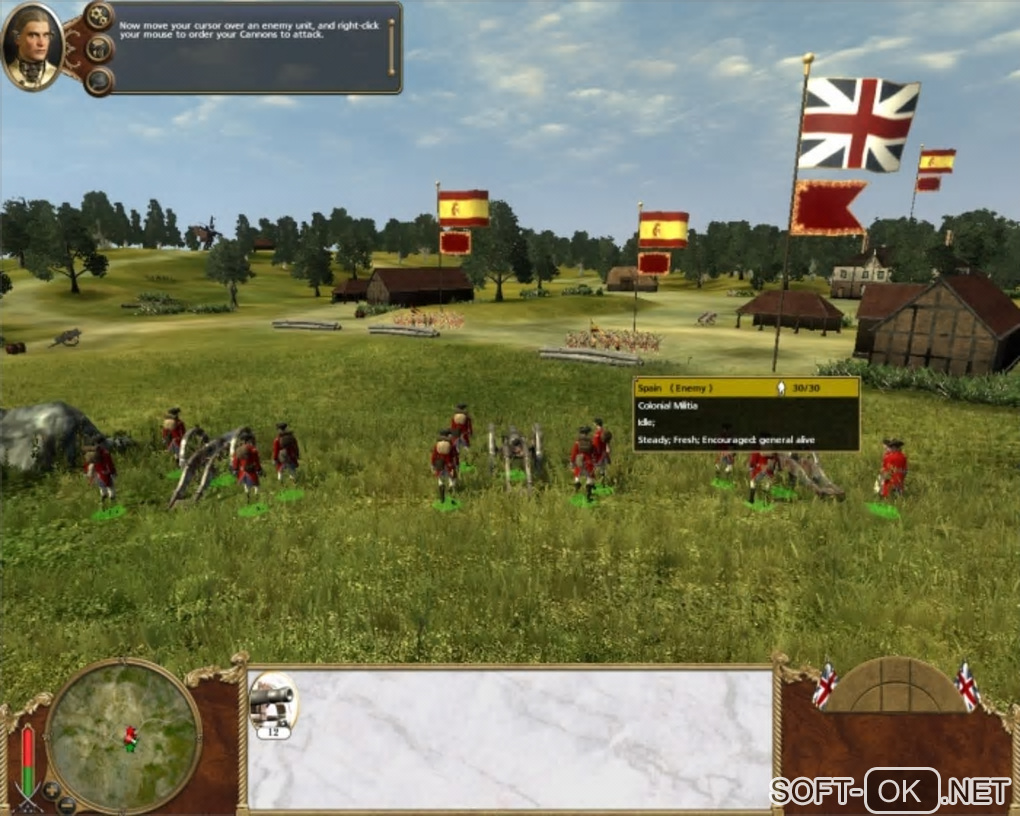Screen dimensions: 1020x816
Task: Open the gear options button beside advisor
Action: pyautogui.click(x=99, y=16)
